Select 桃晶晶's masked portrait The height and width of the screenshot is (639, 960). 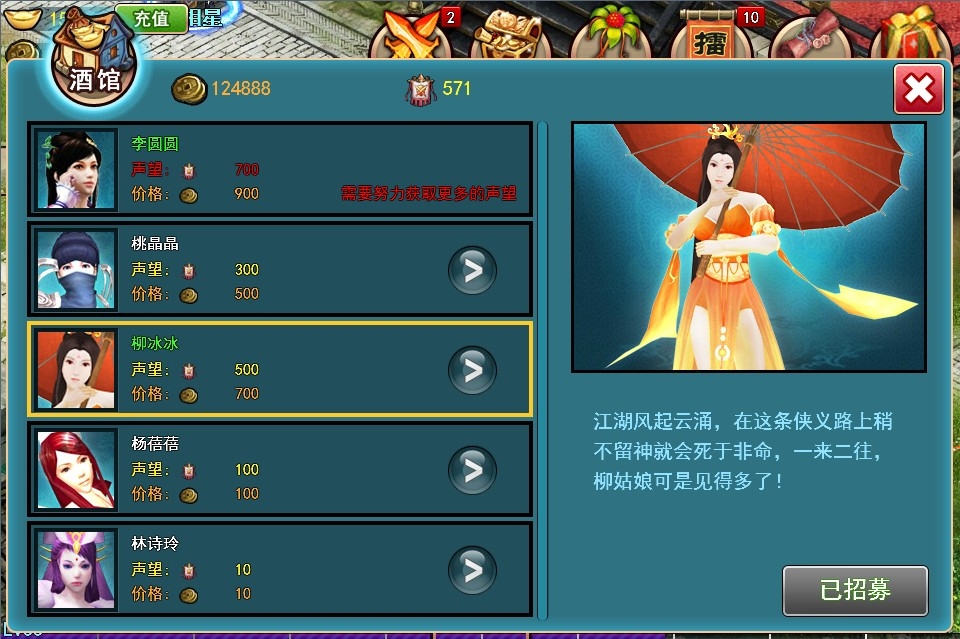77,269
